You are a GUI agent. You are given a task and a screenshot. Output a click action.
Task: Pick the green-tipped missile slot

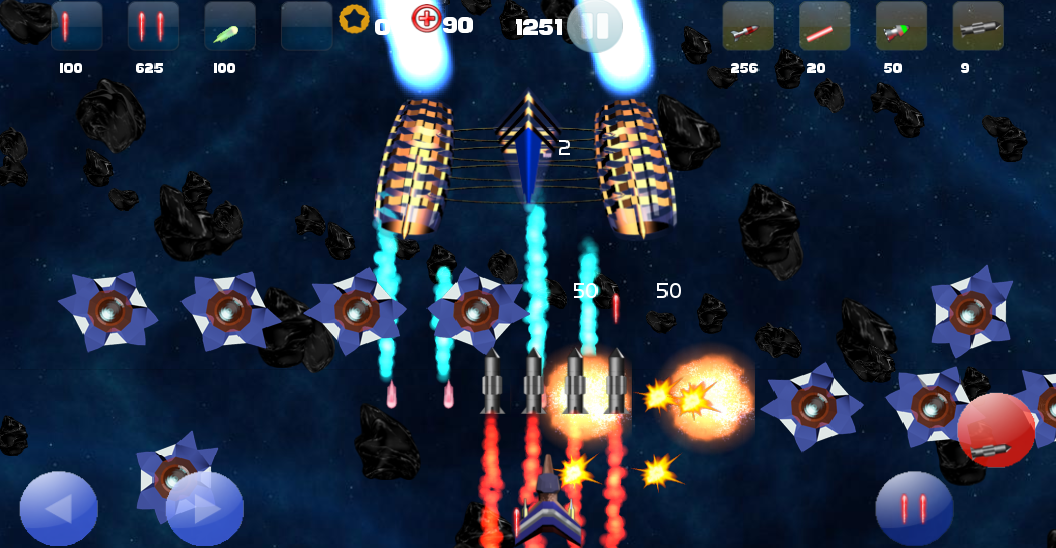901,27
